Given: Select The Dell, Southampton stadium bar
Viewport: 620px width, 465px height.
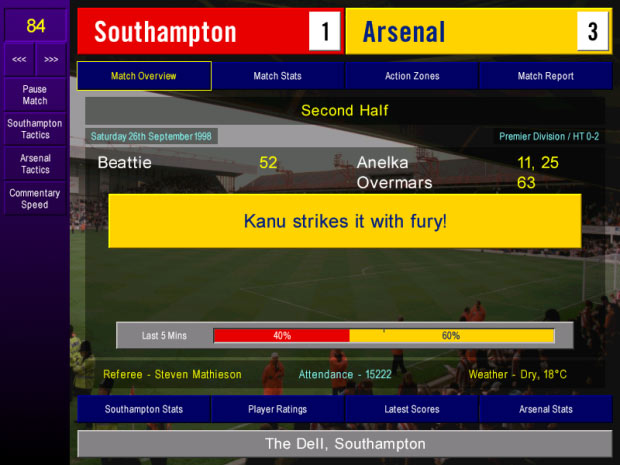Looking at the screenshot, I should pyautogui.click(x=344, y=444).
